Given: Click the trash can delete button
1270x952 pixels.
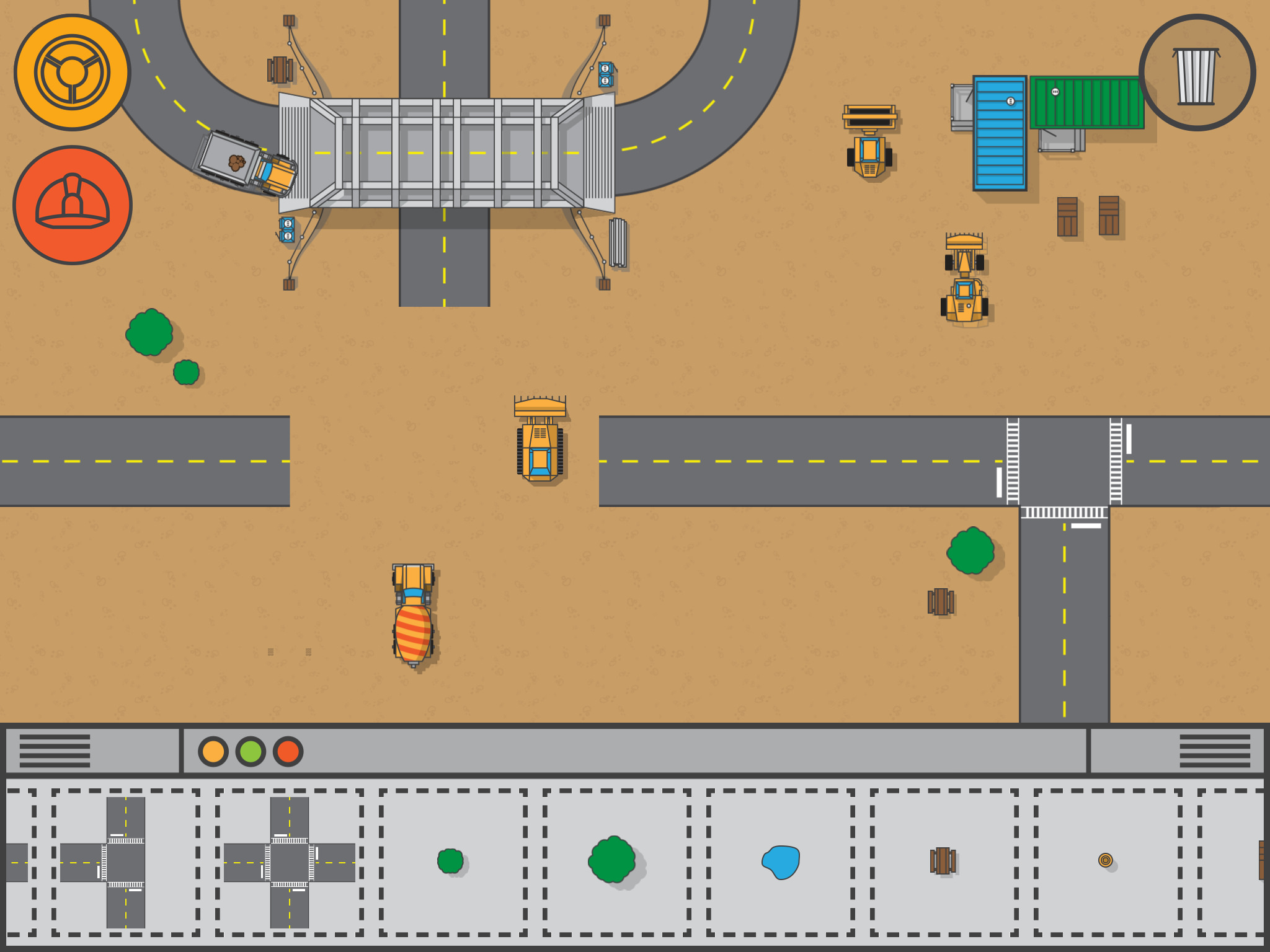Looking at the screenshot, I should coord(1197,73).
